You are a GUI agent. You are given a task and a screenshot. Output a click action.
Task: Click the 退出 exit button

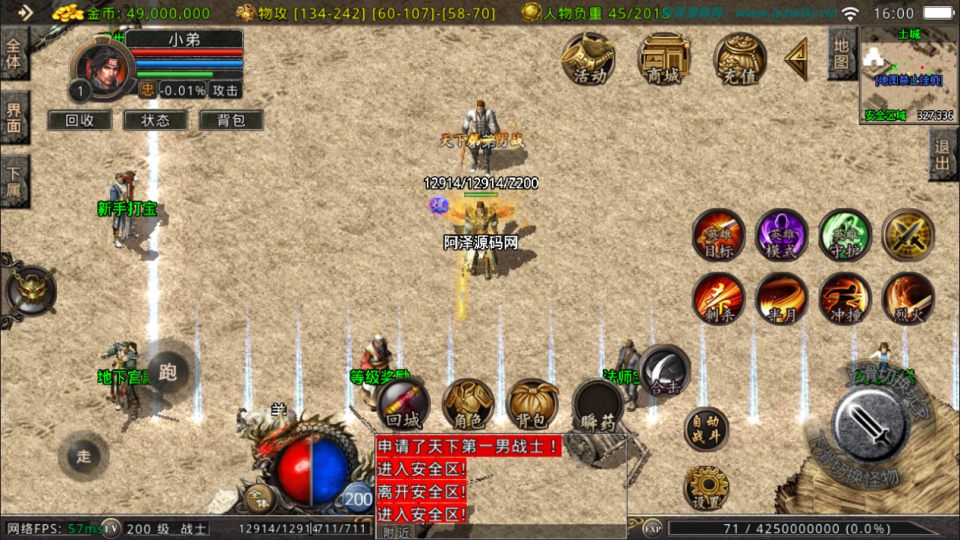pos(942,154)
